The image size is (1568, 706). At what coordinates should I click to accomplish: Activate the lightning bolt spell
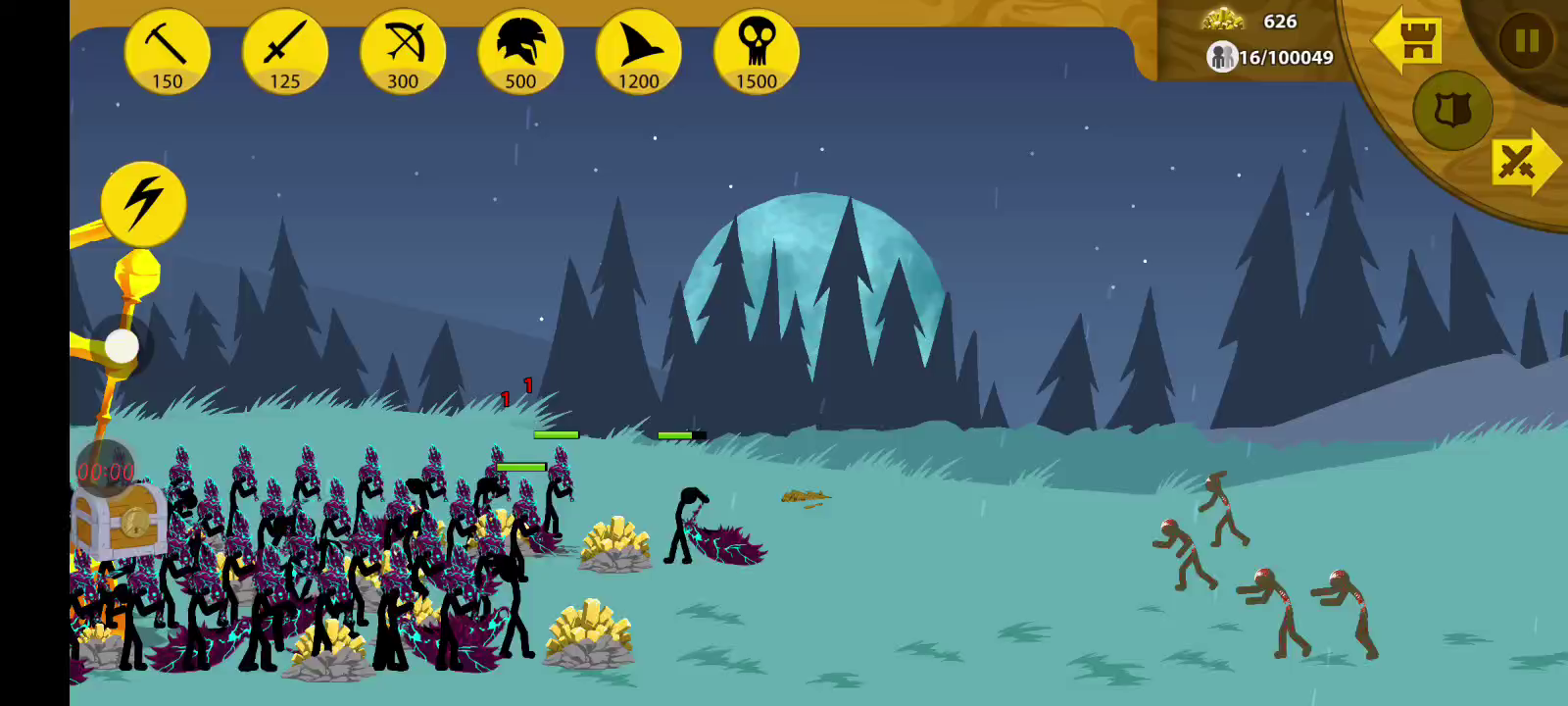[143, 204]
